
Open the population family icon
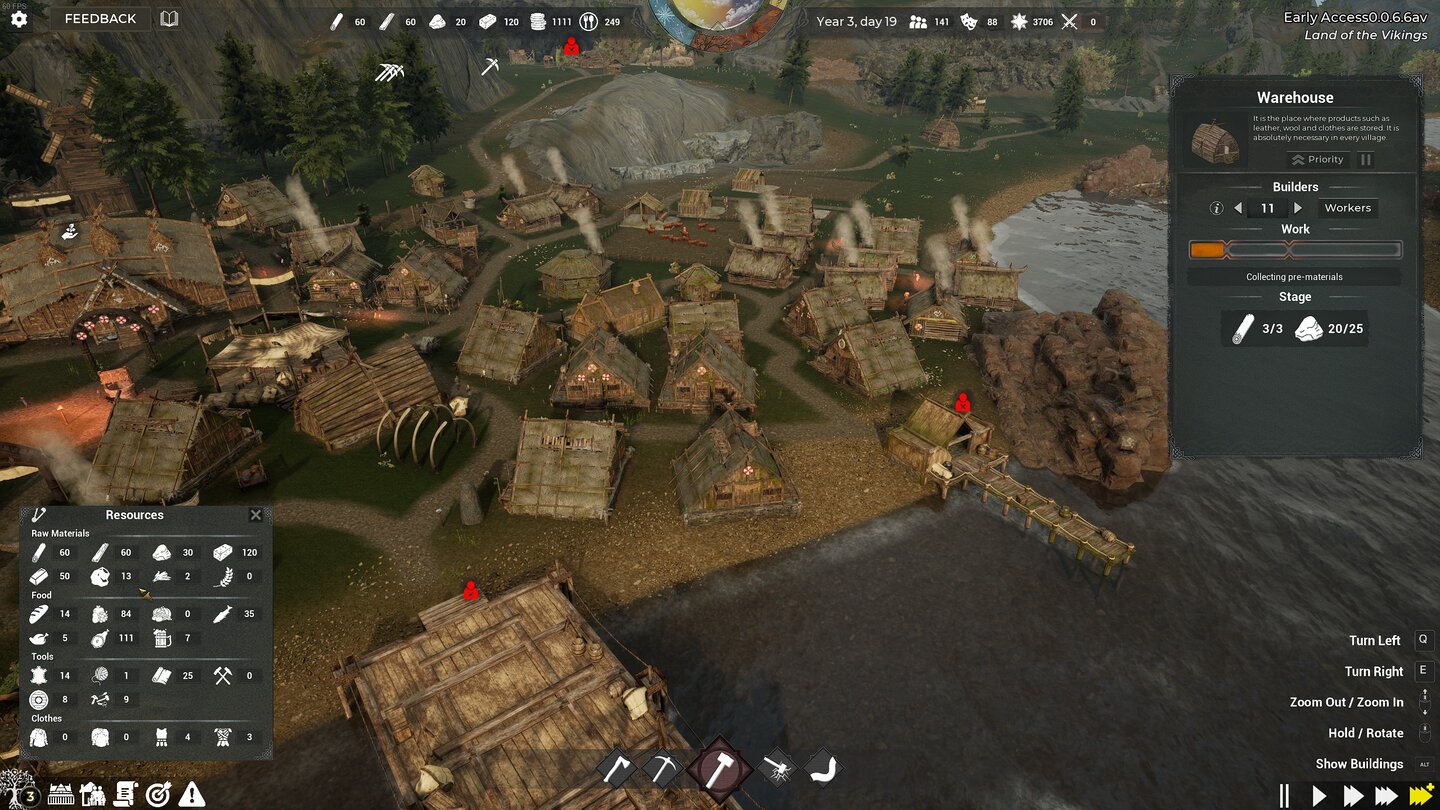[93, 795]
